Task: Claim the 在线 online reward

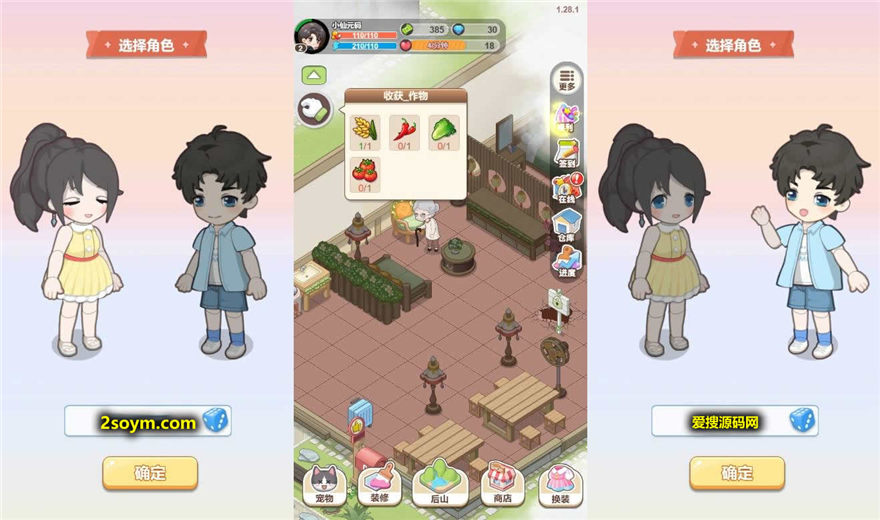Action: click(x=567, y=190)
